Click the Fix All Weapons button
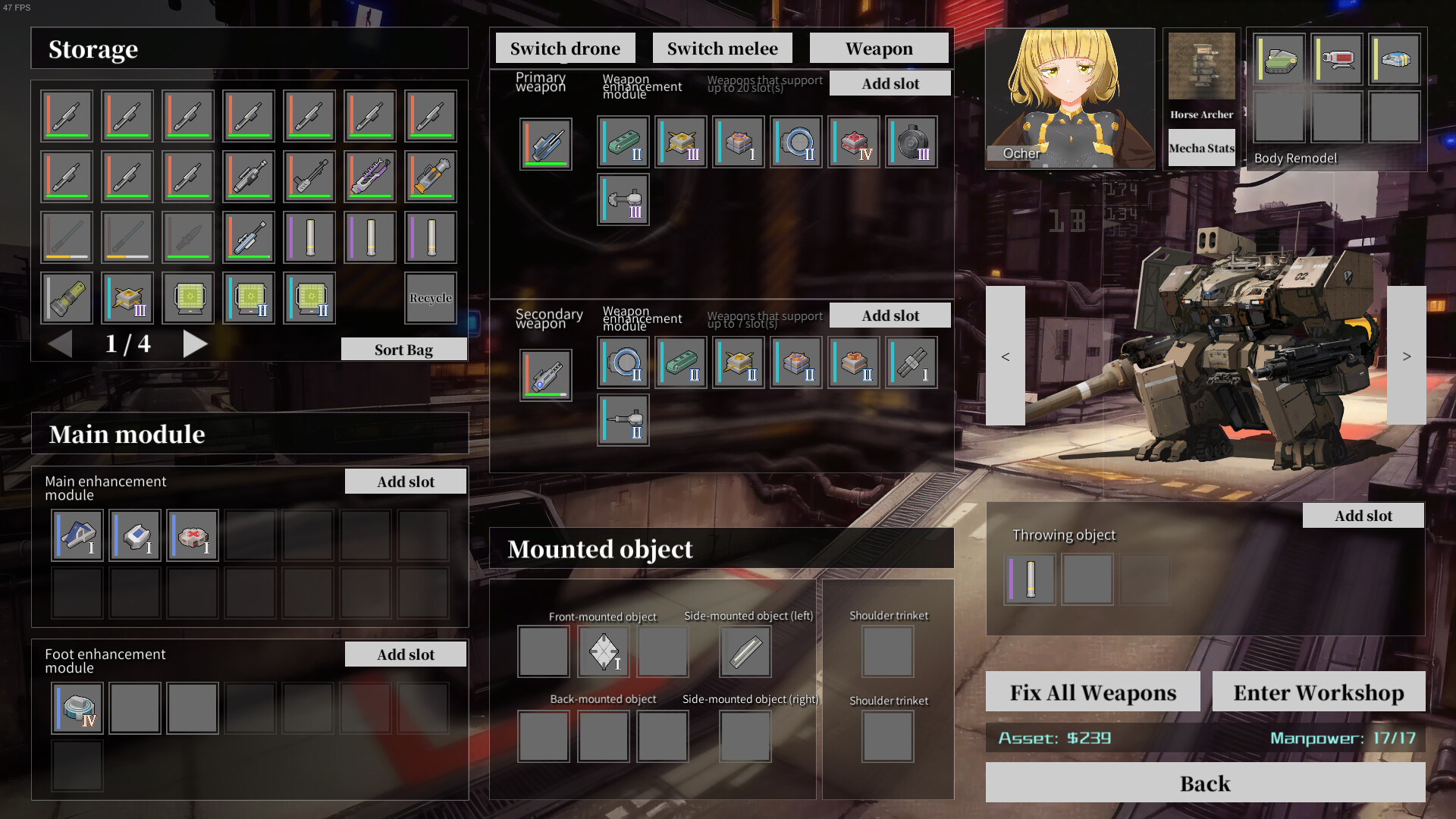This screenshot has width=1456, height=819. click(1092, 692)
